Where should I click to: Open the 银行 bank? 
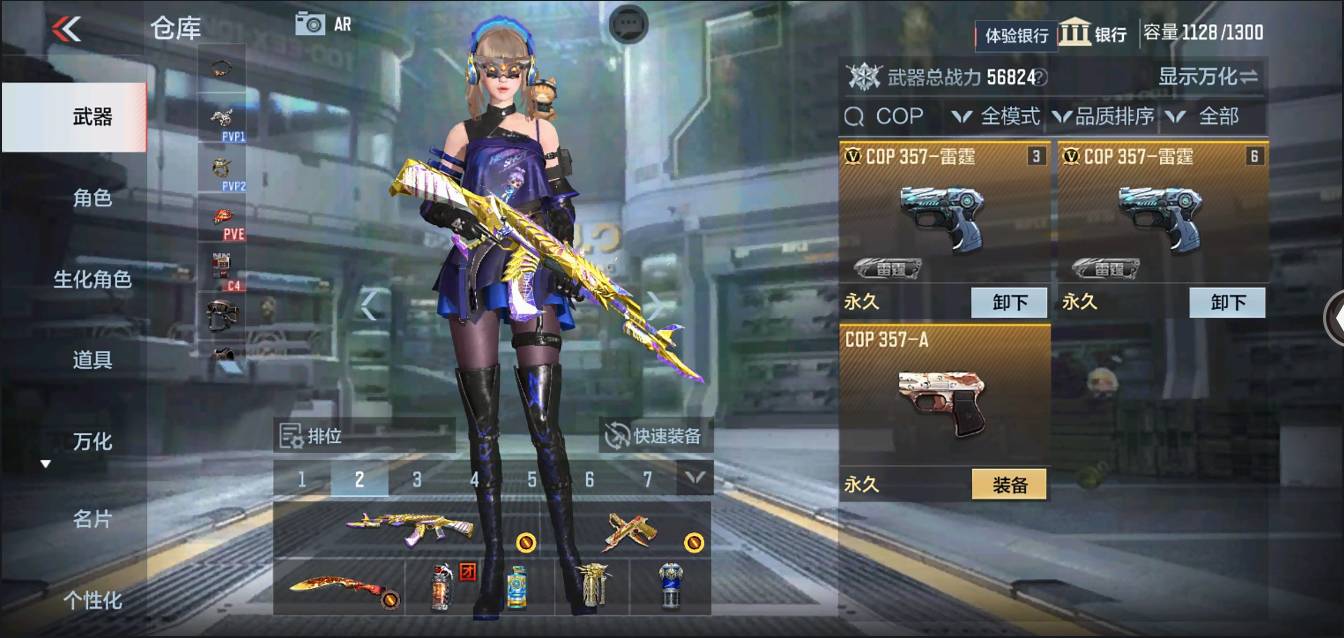(x=1093, y=33)
